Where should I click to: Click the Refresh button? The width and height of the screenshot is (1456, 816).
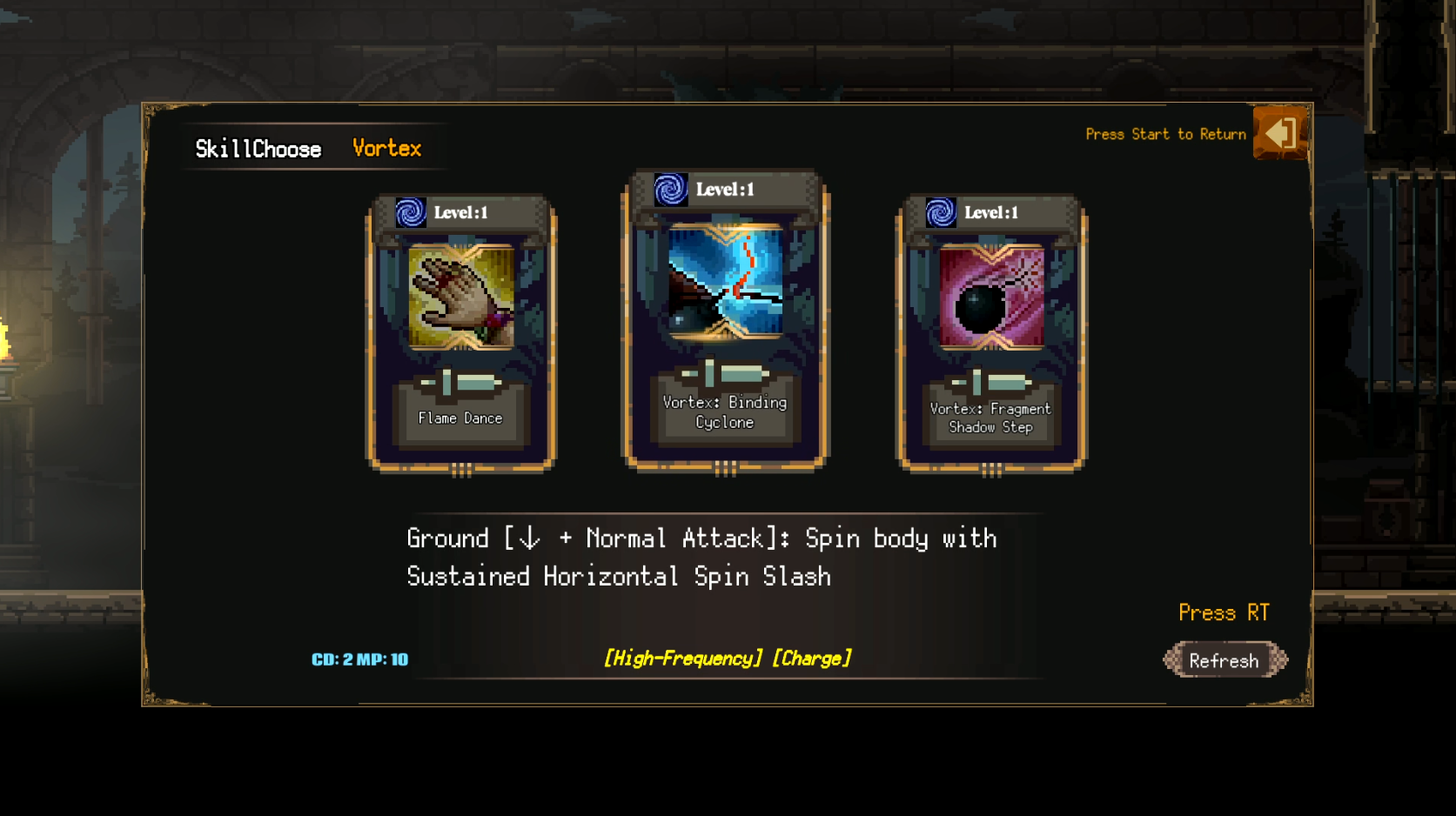(x=1224, y=660)
